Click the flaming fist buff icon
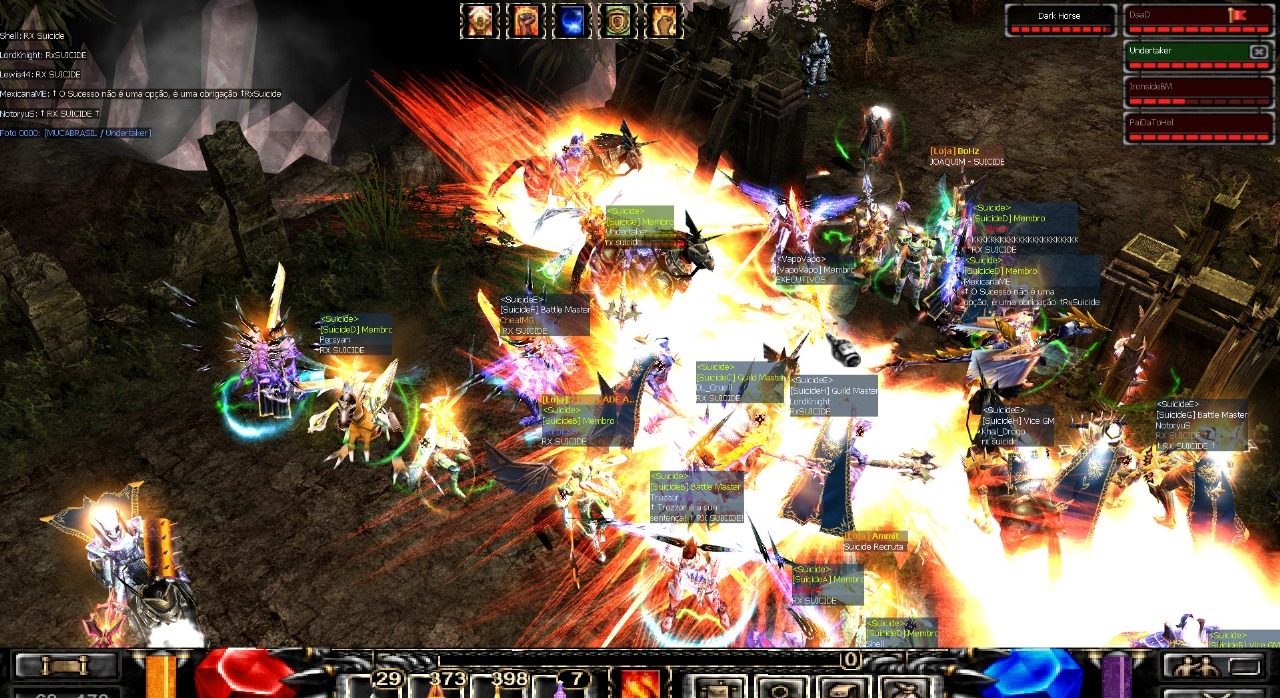Viewport: 1280px width, 698px height. coord(663,21)
